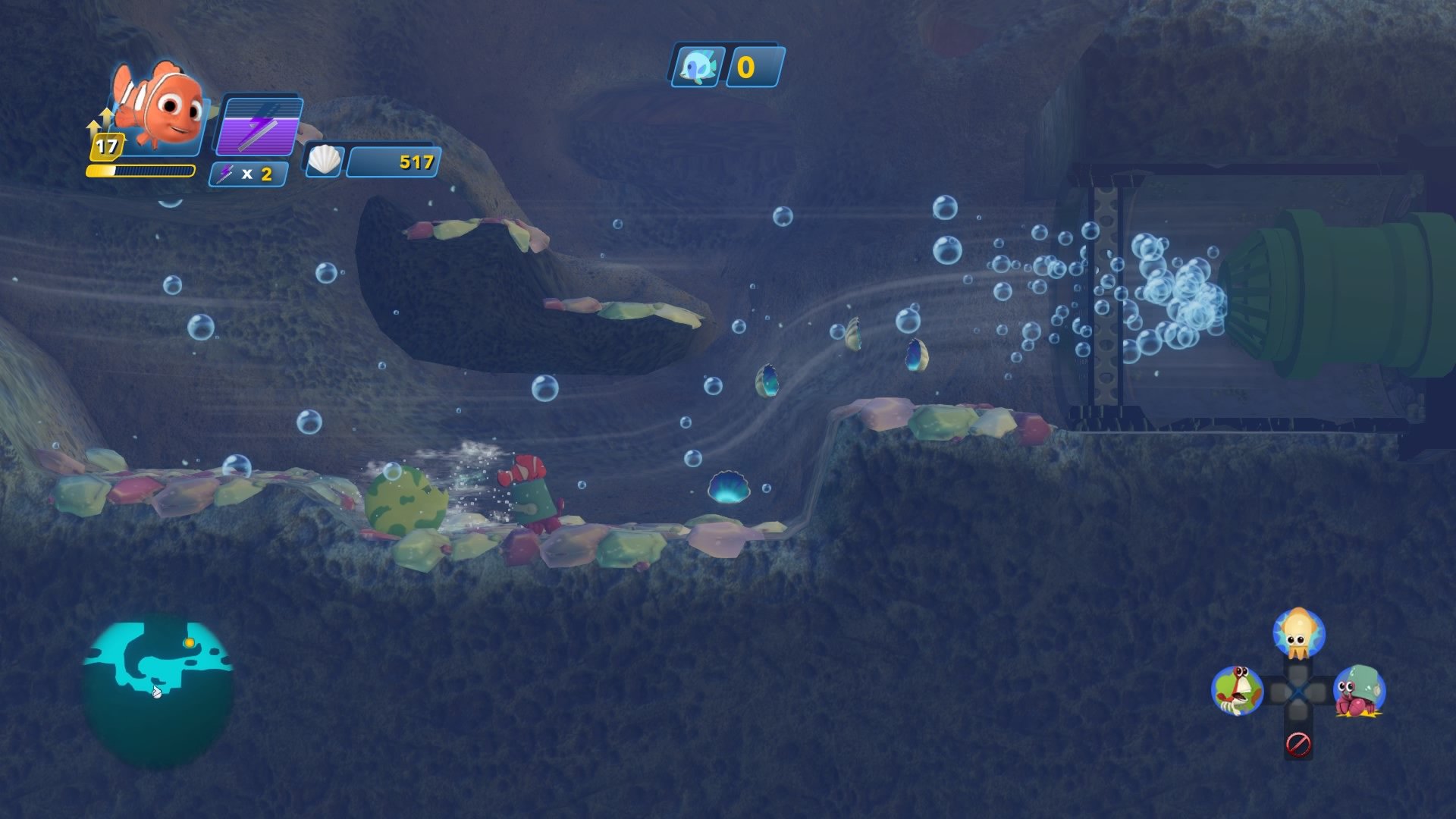Click the white seashell currency icon
1456x819 pixels.
[x=325, y=161]
